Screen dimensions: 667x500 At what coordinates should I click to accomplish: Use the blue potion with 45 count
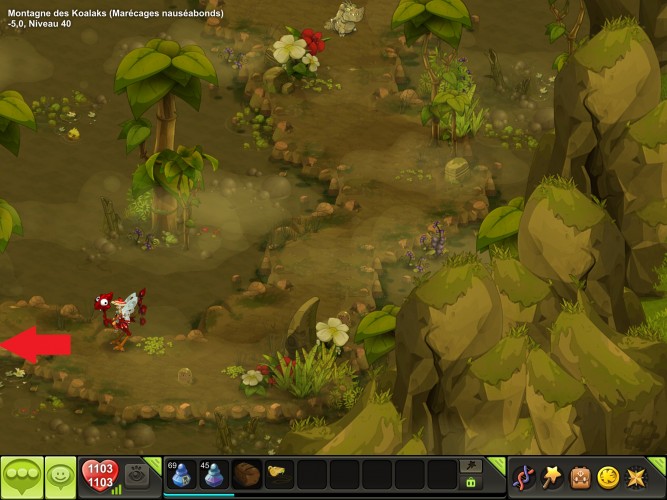click(x=214, y=474)
